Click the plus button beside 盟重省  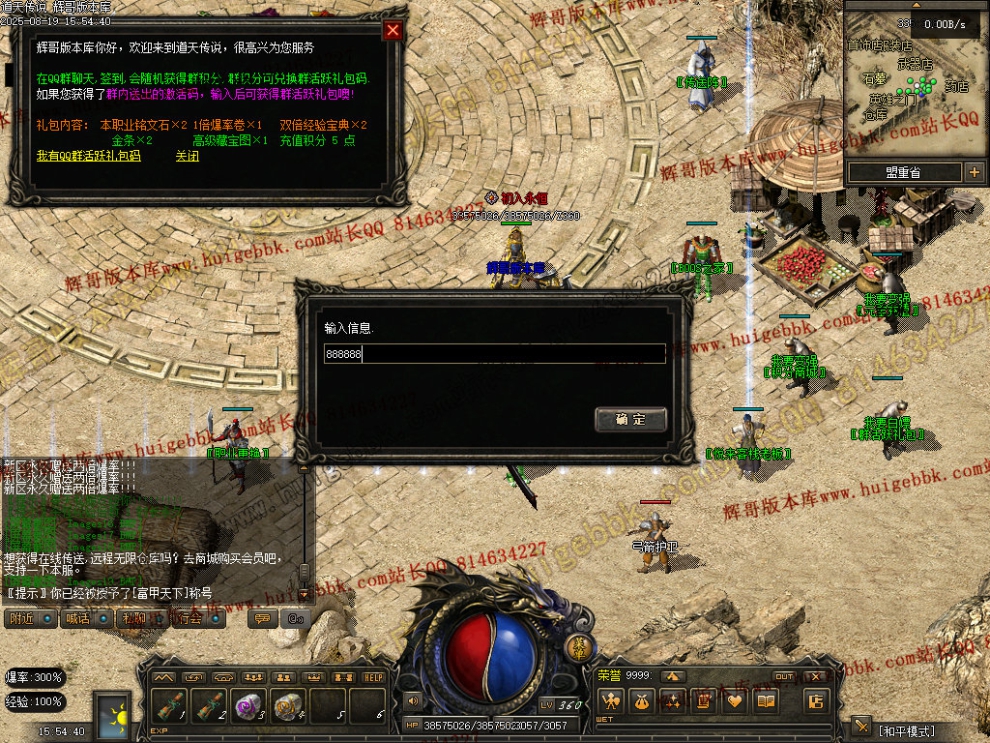pos(975,172)
